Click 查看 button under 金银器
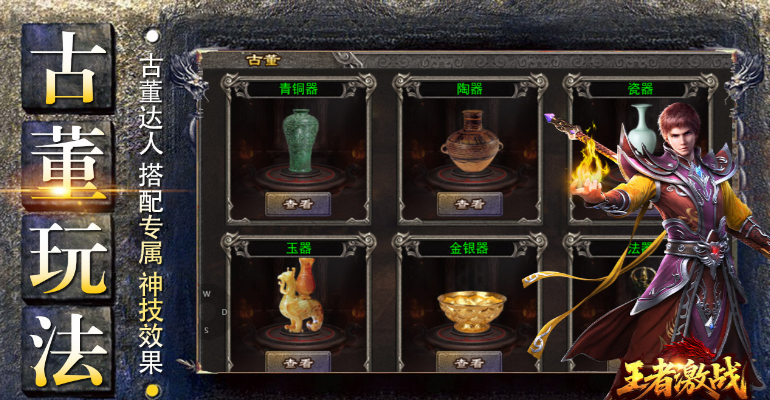The height and width of the screenshot is (400, 770). click(469, 362)
